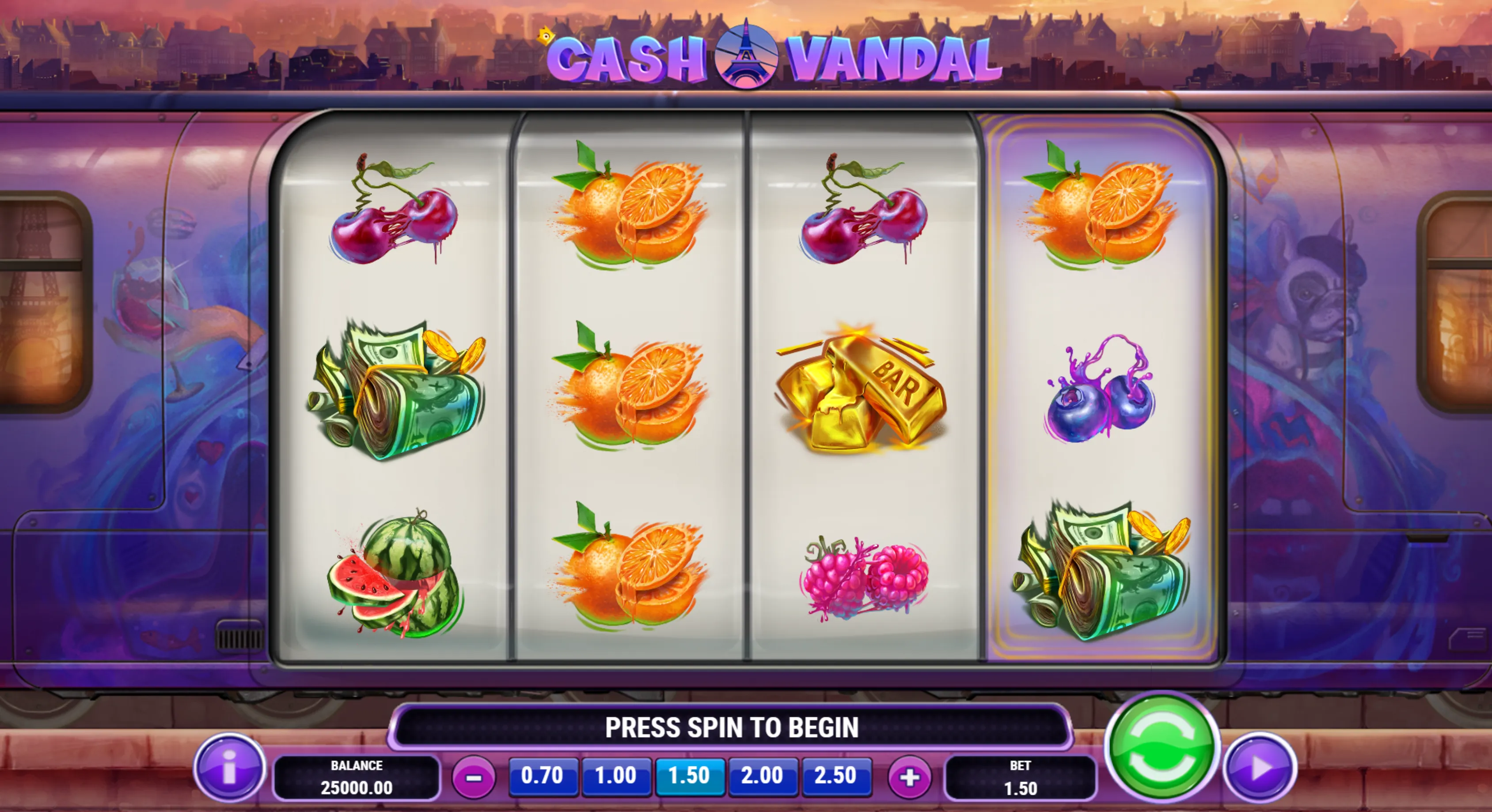The width and height of the screenshot is (1492, 812).
Task: Set the bet to 2.50
Action: point(836,775)
